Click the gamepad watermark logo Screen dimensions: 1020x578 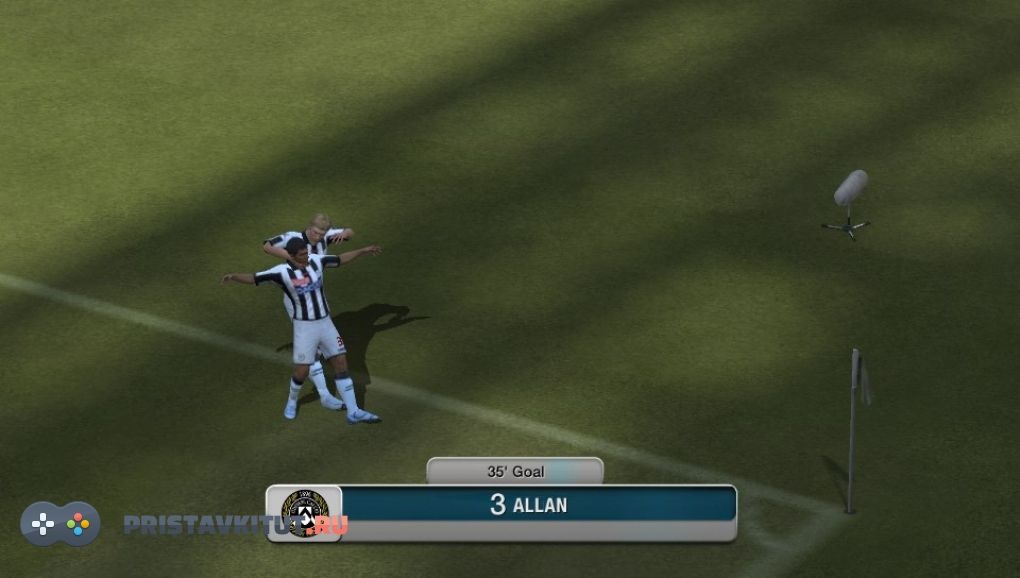[60, 523]
